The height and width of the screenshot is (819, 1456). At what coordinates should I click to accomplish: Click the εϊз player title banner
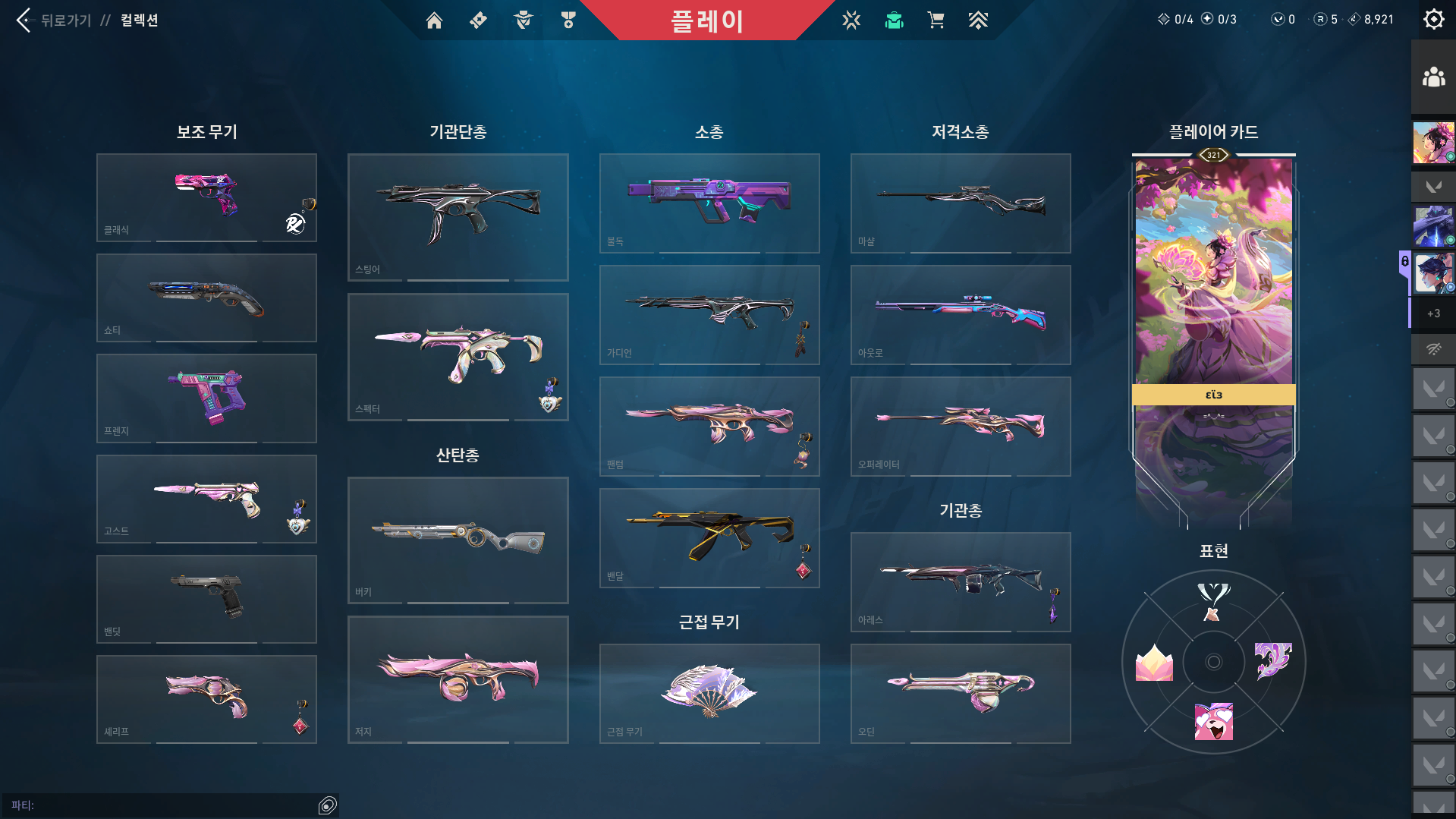[x=1212, y=395]
